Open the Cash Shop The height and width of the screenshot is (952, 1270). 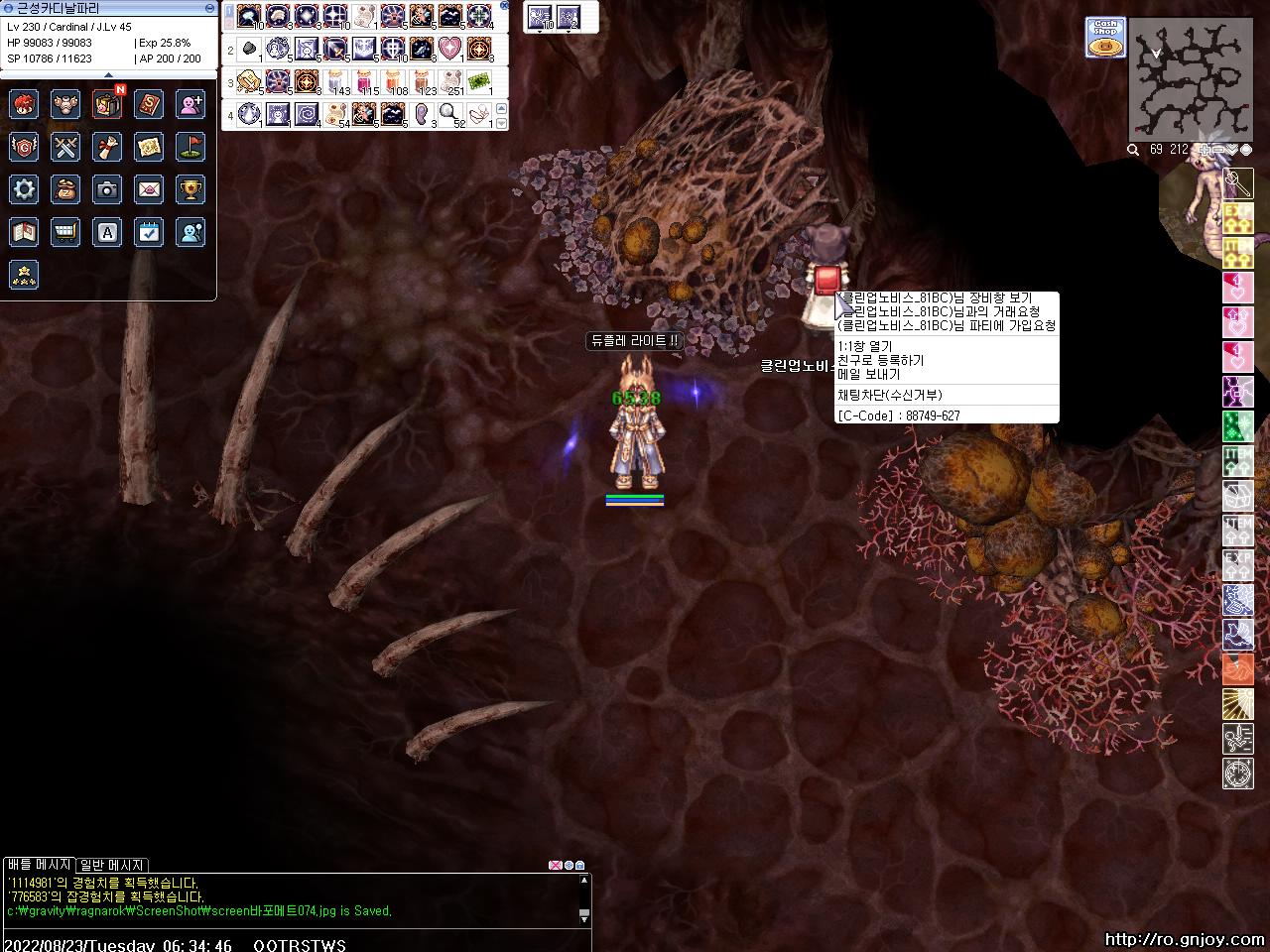pyautogui.click(x=1104, y=37)
